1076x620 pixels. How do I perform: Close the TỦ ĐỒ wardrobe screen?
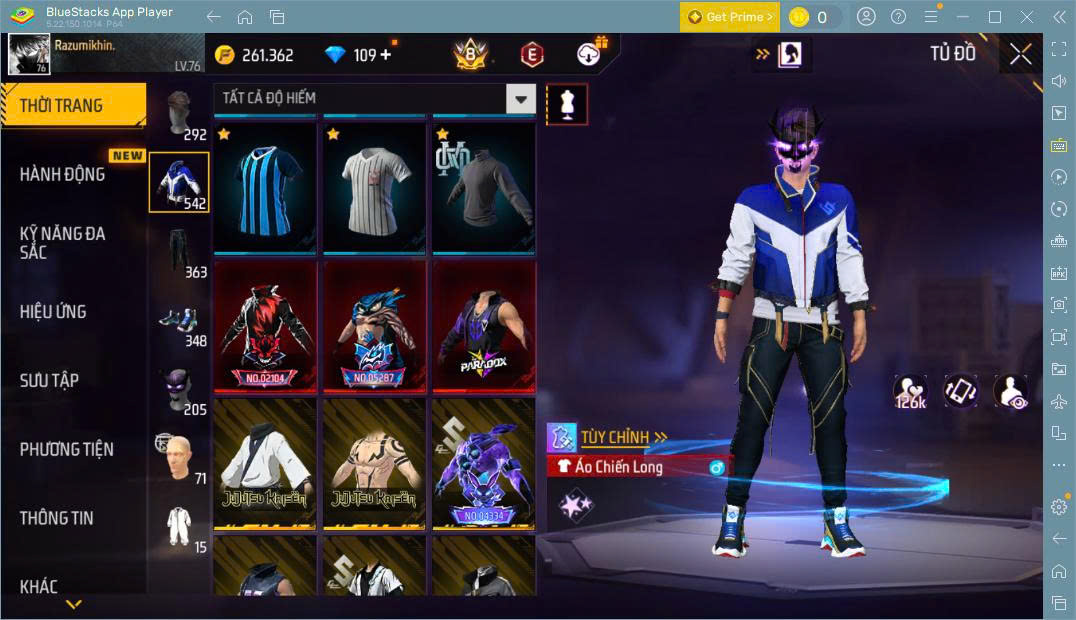pos(1020,54)
